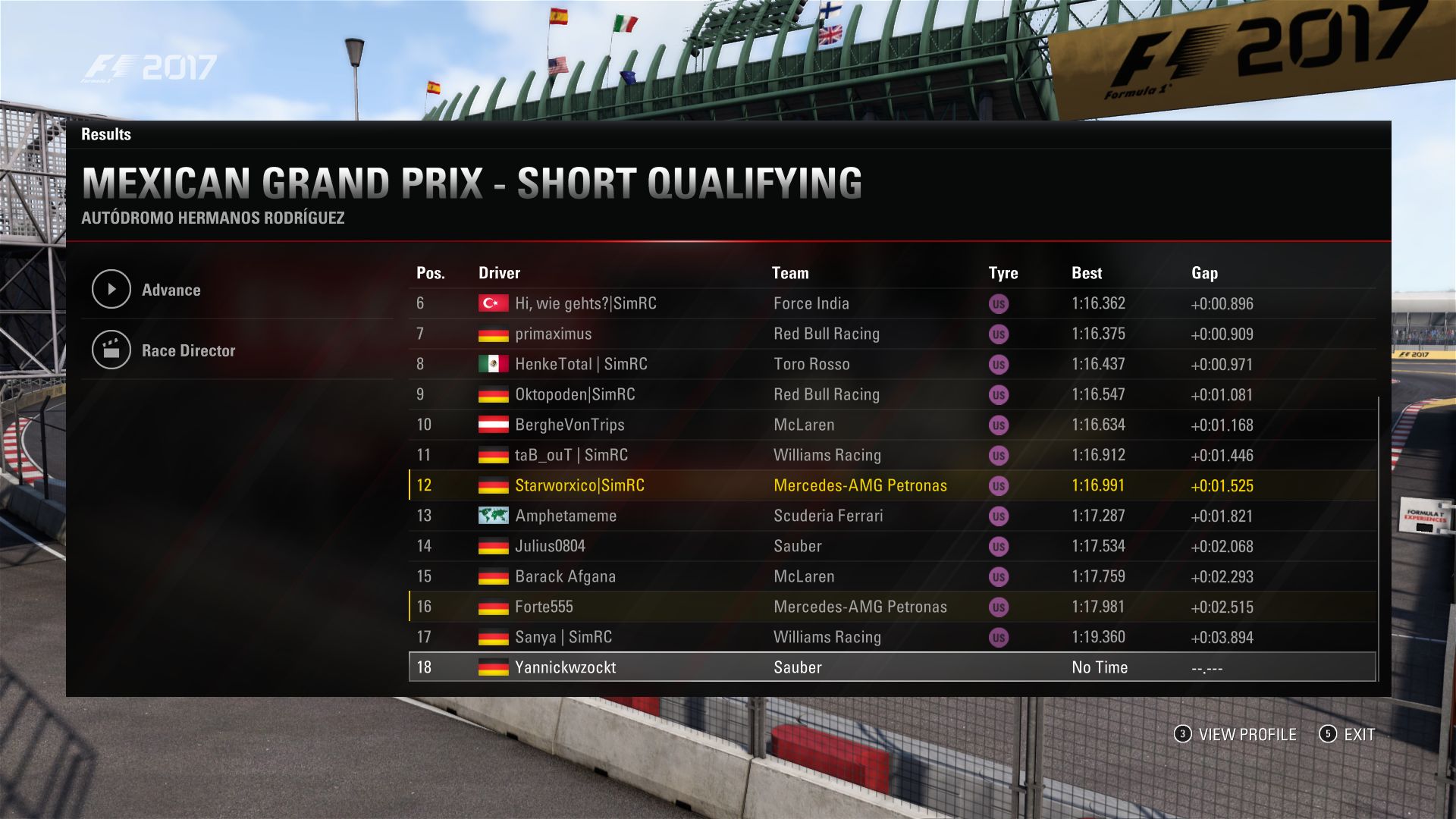Choose the Sanya | SimRC row
Image resolution: width=1456 pixels, height=819 pixels.
(563, 637)
